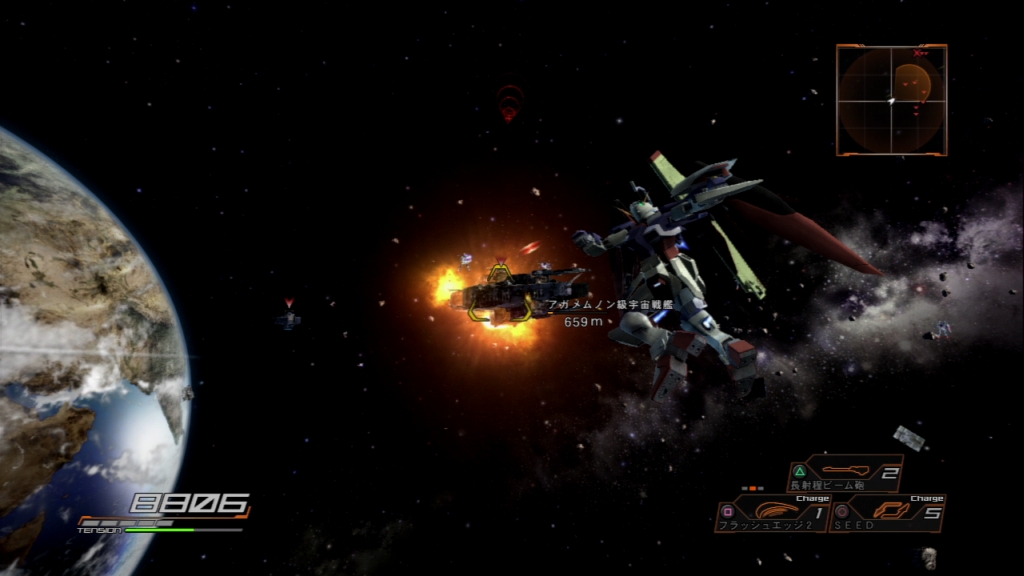Target the Agamemnon-class ship lock-on marker
Screen dimensions: 1024x576
click(499, 291)
